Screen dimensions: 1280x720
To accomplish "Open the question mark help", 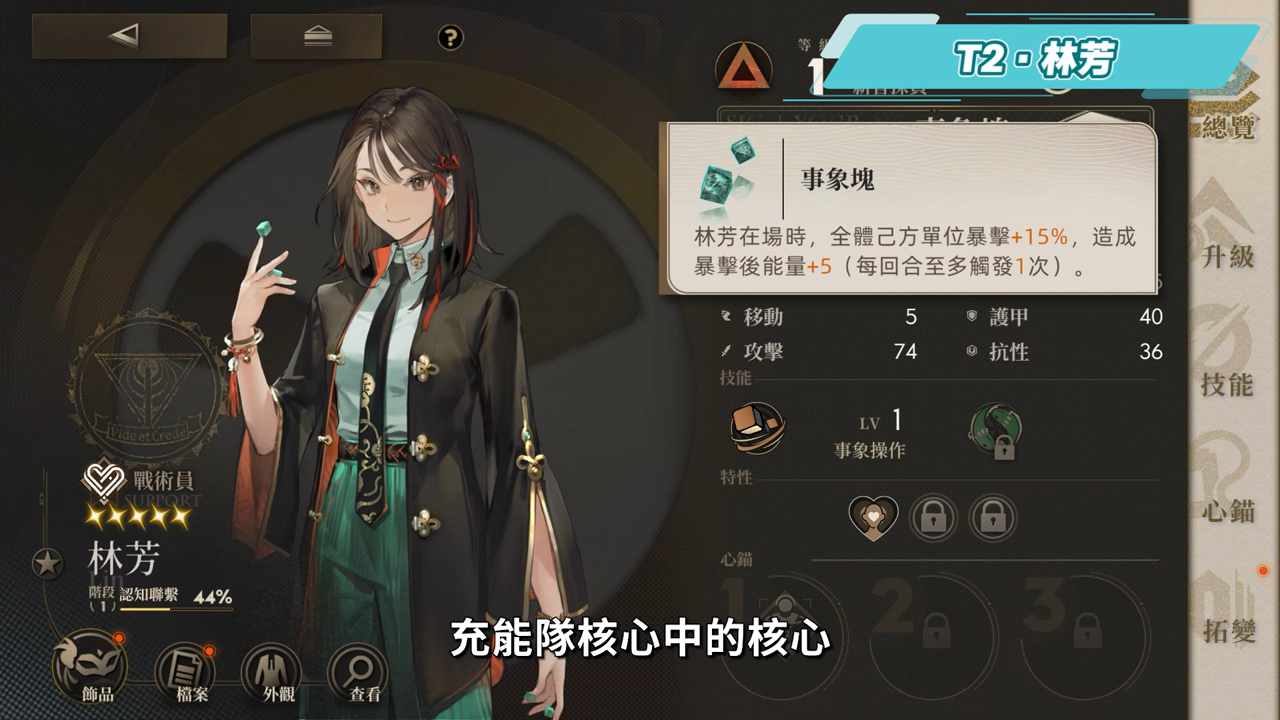I will 451,38.
